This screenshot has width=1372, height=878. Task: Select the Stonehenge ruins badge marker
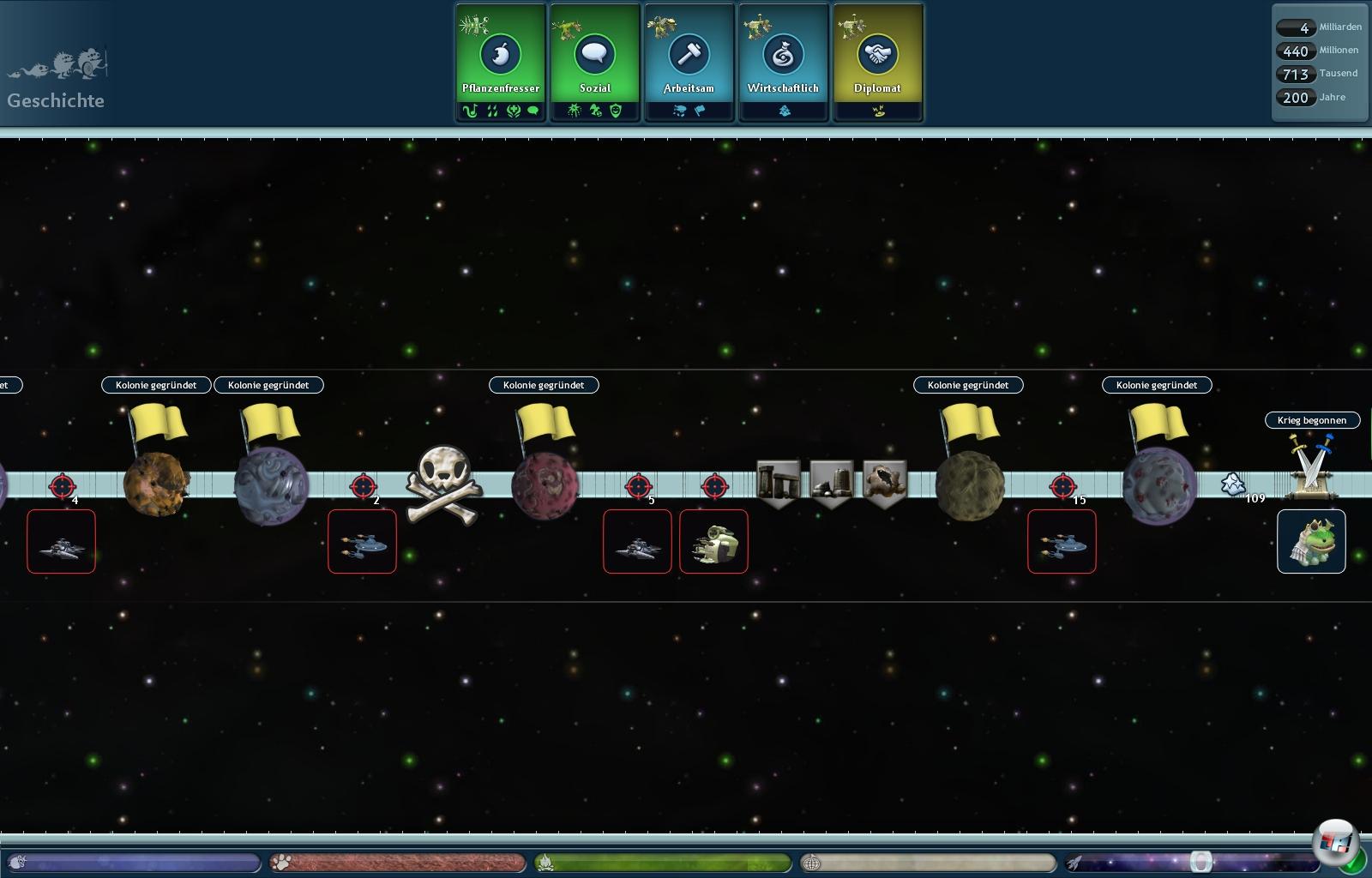click(779, 483)
